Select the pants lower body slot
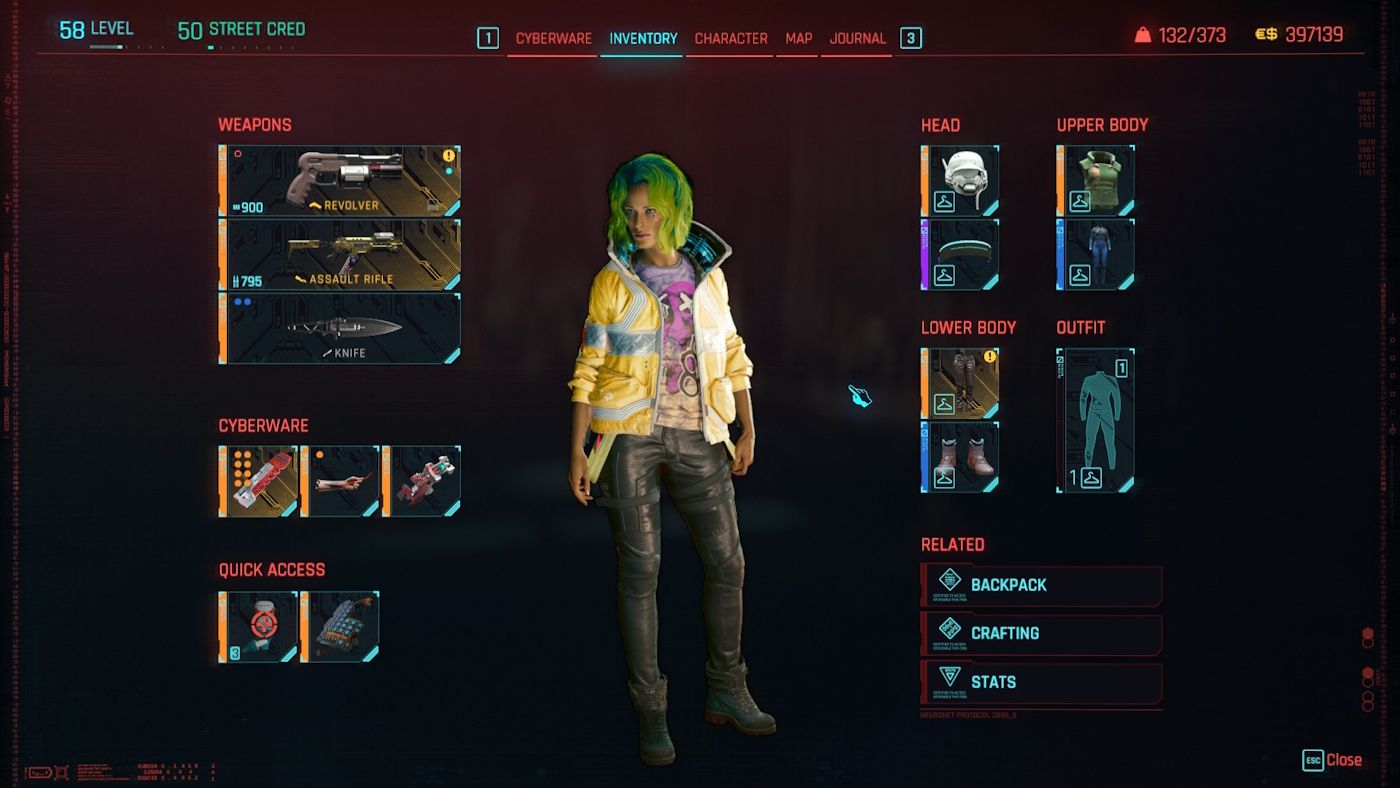The height and width of the screenshot is (788, 1400). [x=960, y=383]
